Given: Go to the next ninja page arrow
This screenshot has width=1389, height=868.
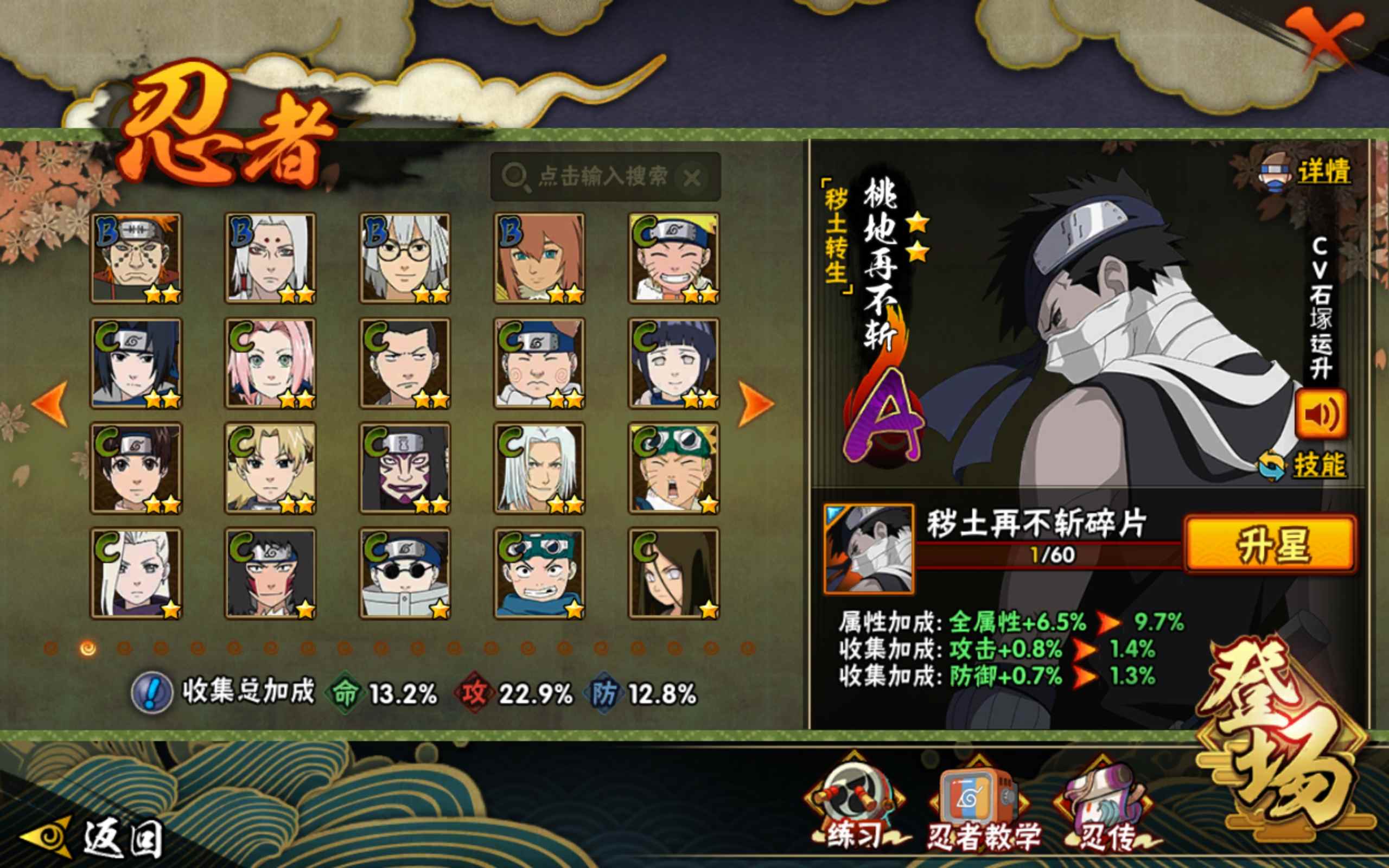Looking at the screenshot, I should (x=755, y=404).
